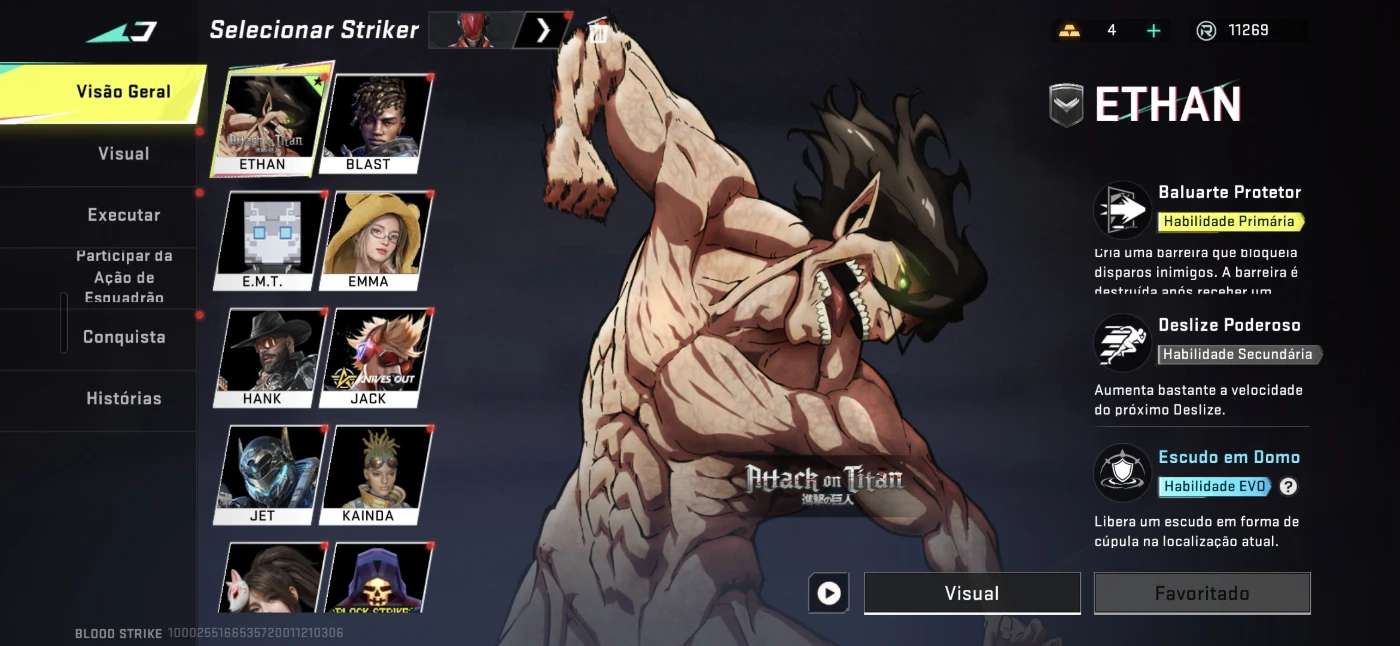Add more gold with the plus button
This screenshot has width=1400, height=646.
pos(1153,31)
